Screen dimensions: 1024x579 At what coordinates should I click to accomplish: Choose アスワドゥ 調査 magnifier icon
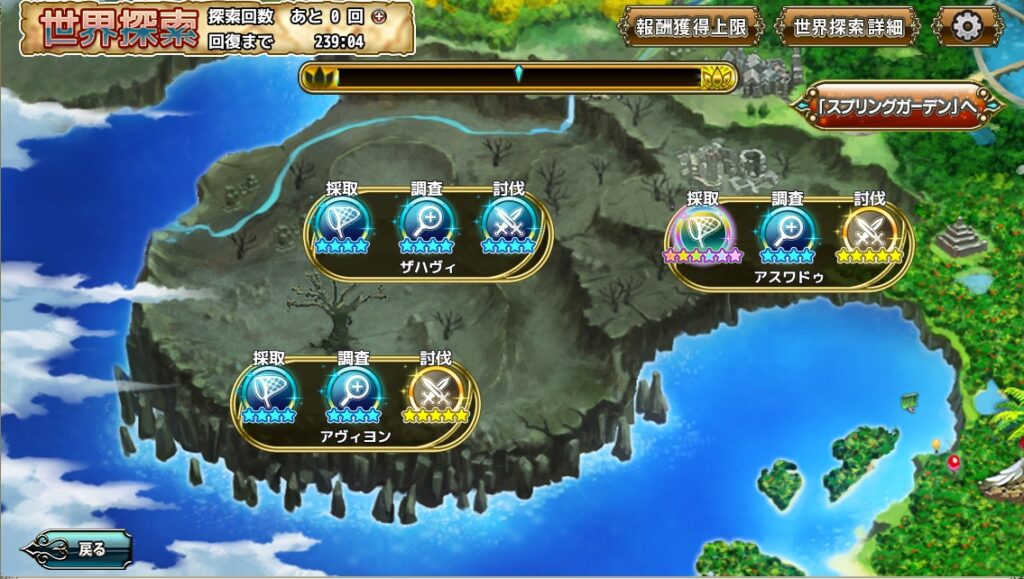point(787,229)
